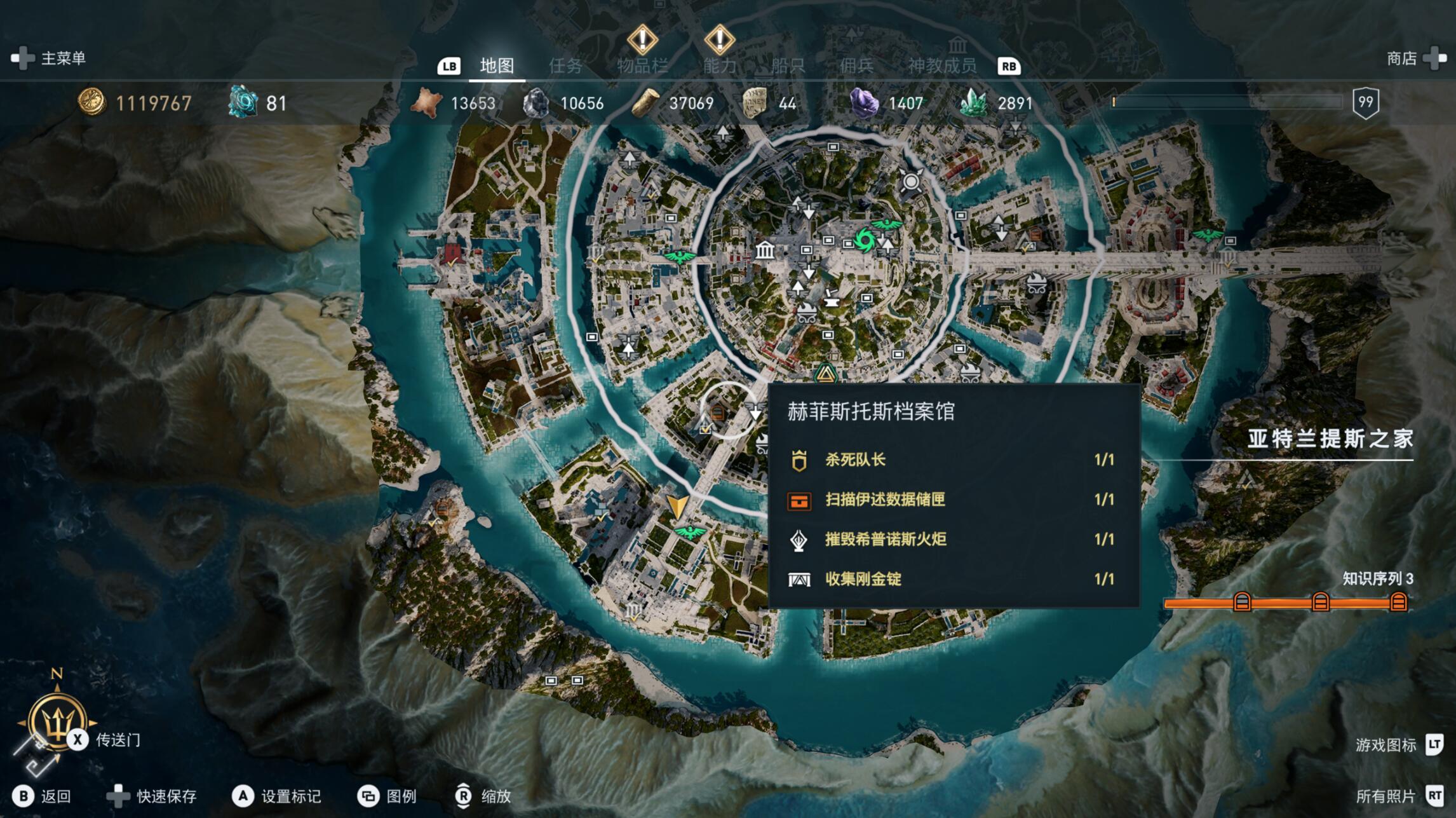This screenshot has height=818, width=1456.
Task: Open the 佣兵 mercenaries tab
Action: tap(856, 65)
